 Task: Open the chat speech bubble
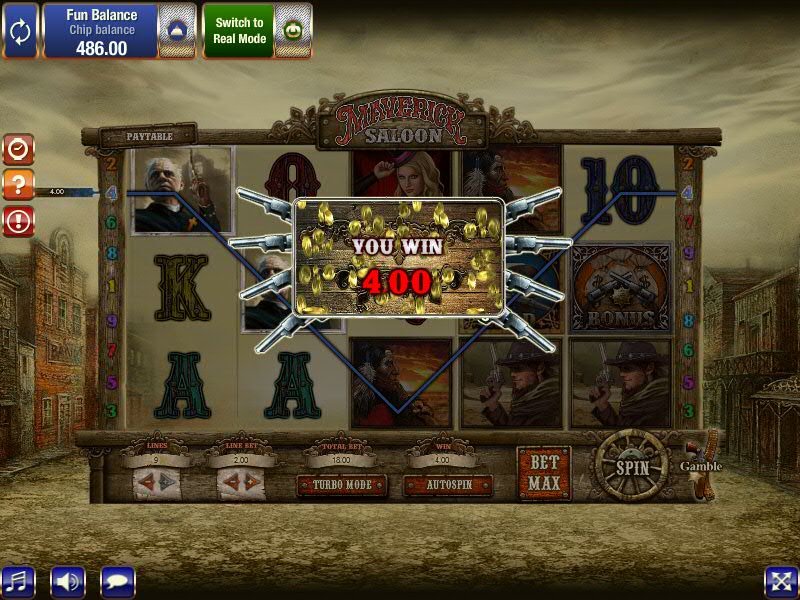click(117, 581)
